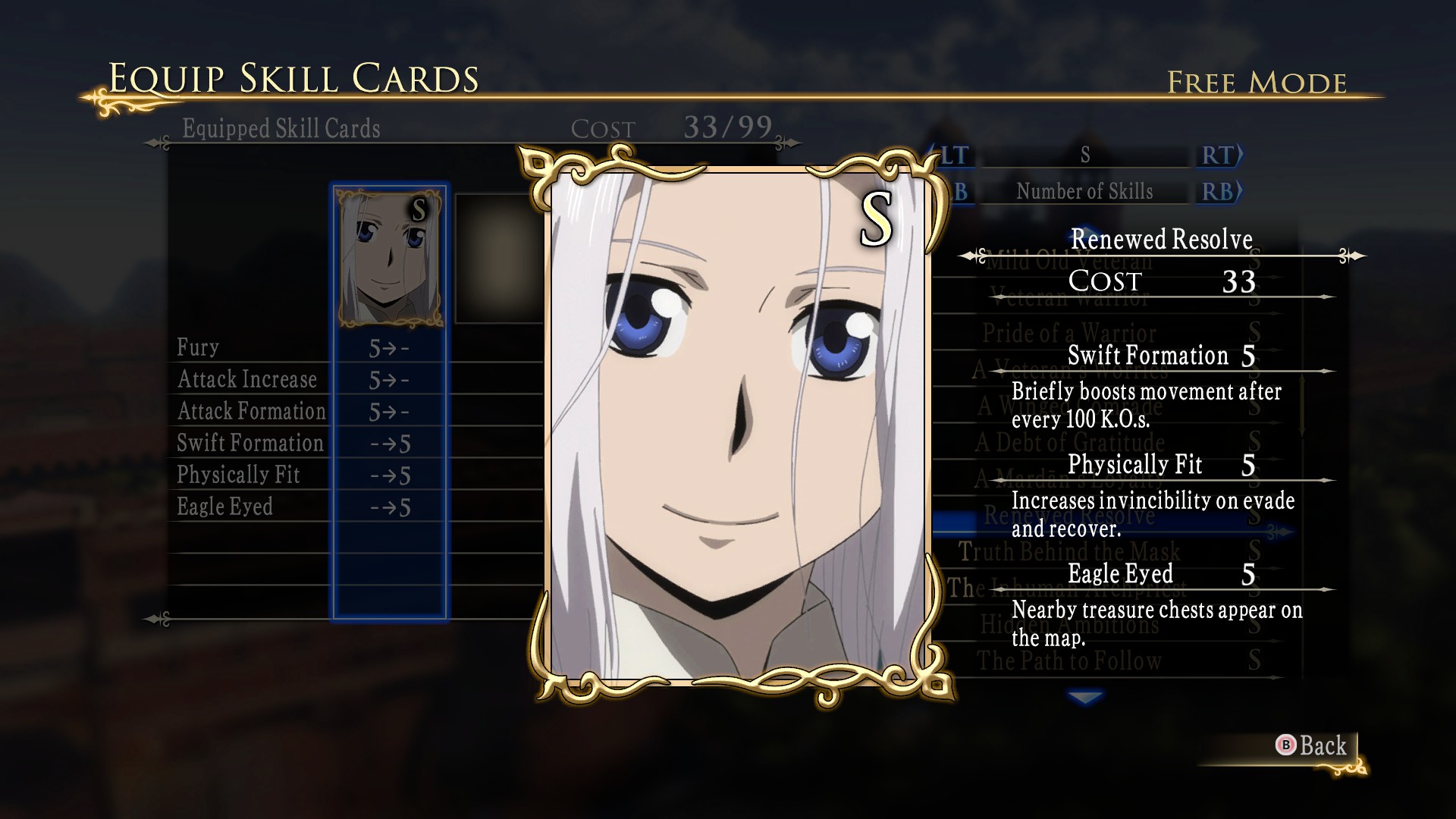Image resolution: width=1456 pixels, height=819 pixels.
Task: Select the Truth Behind the Mask card
Action: 1069,552
